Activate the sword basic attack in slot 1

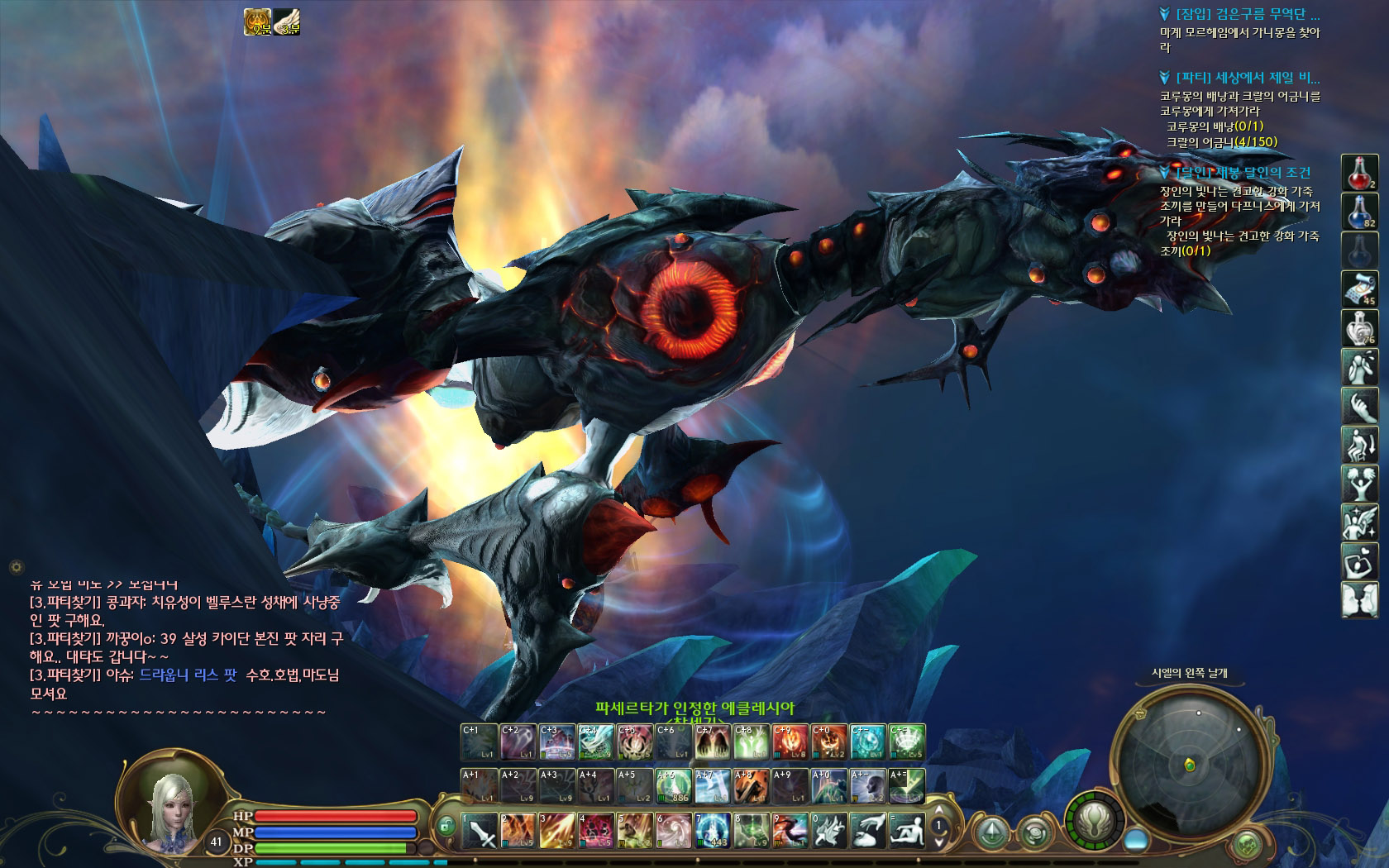point(479,831)
